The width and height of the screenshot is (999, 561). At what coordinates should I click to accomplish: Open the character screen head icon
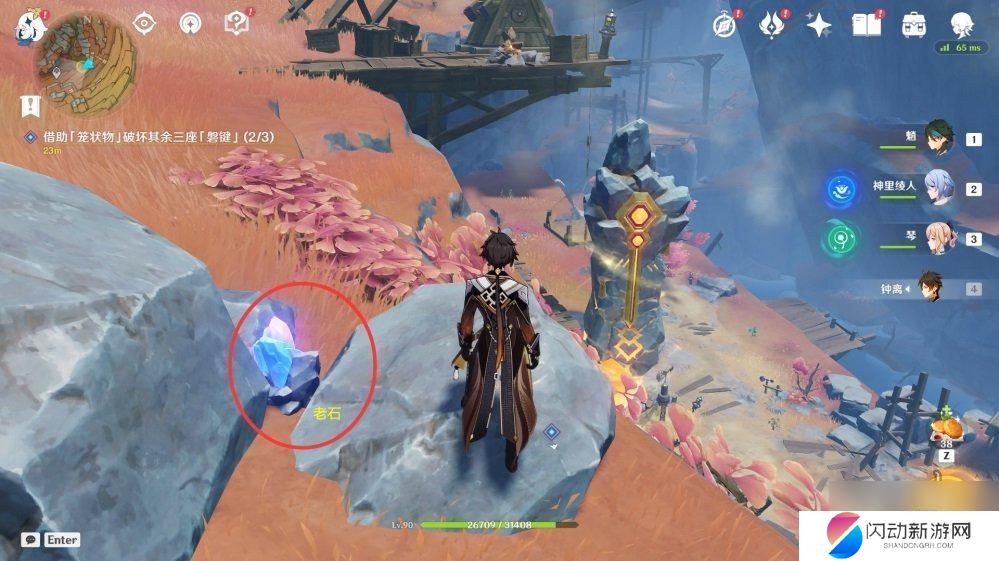pyautogui.click(x=961, y=25)
